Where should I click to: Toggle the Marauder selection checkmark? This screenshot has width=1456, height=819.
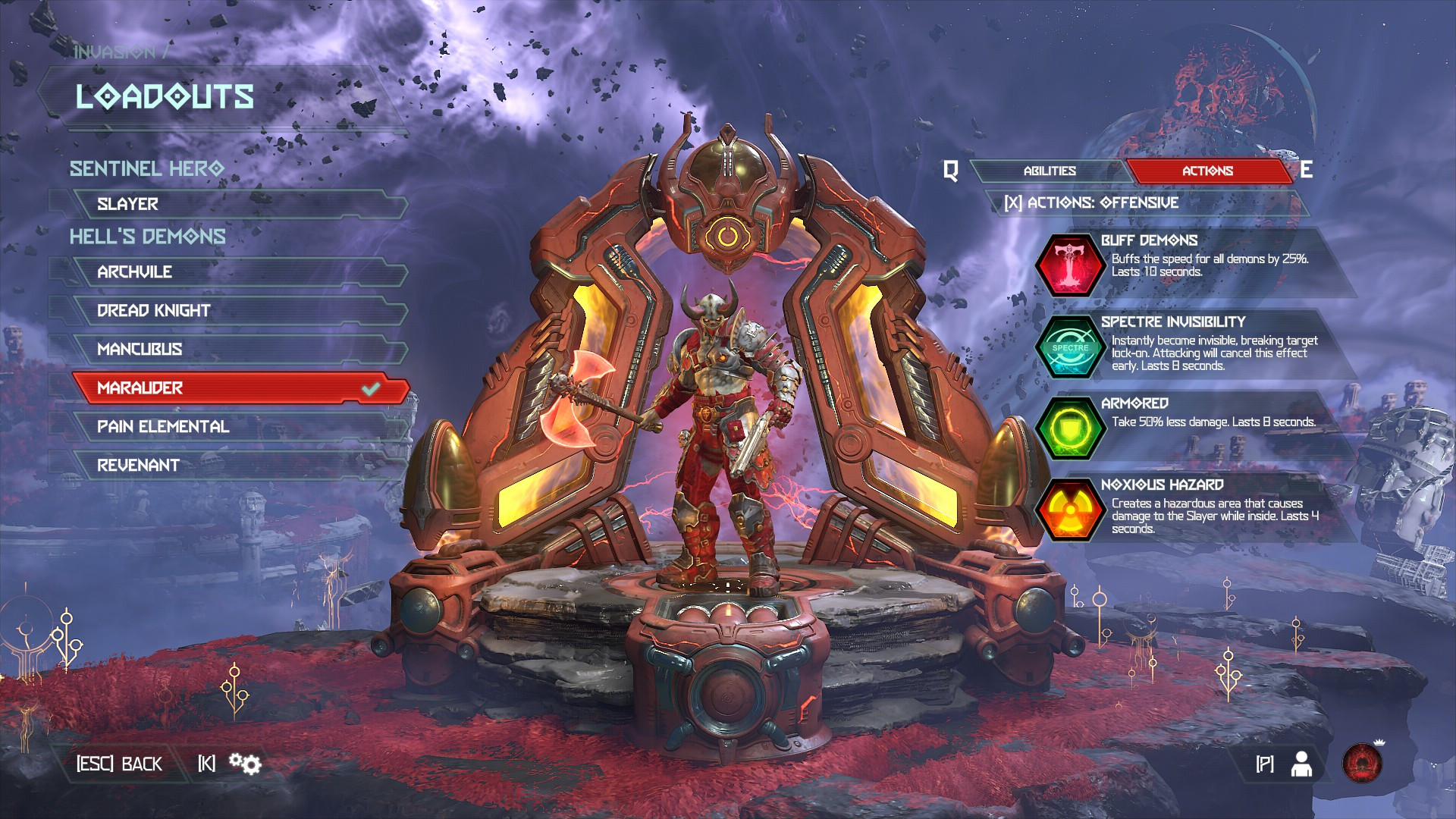(x=369, y=388)
